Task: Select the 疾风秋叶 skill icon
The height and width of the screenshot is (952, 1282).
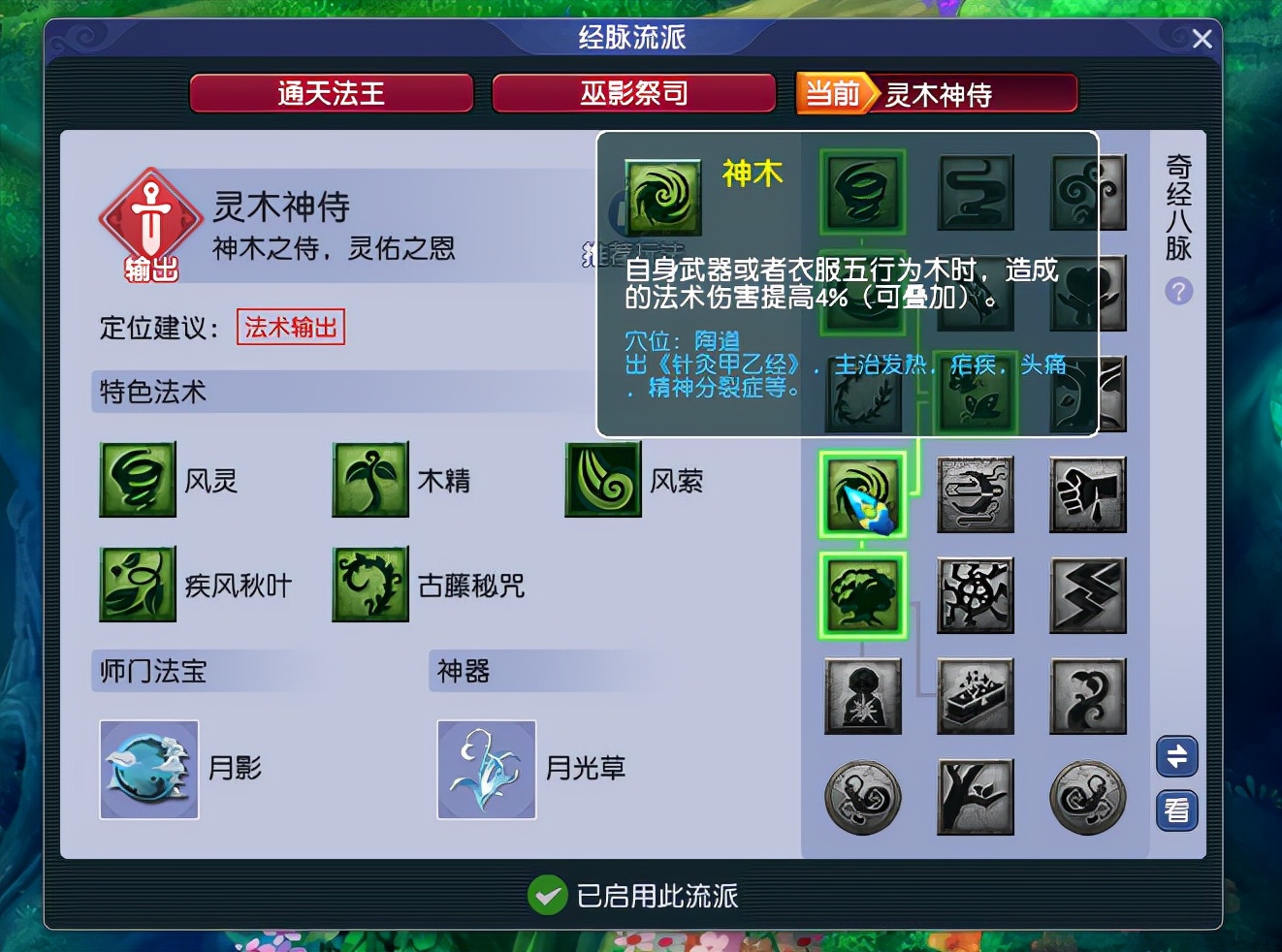Action: [138, 585]
